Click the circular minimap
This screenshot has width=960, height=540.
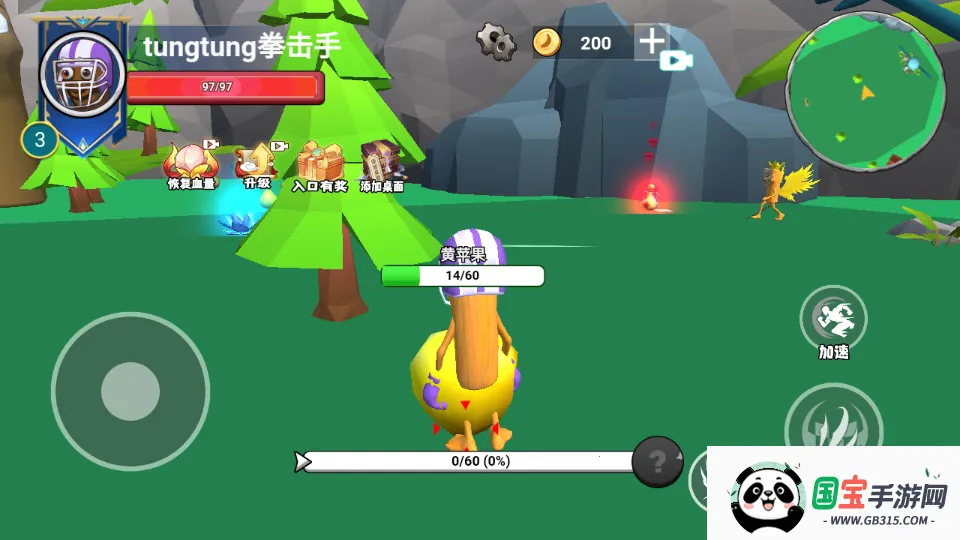pyautogui.click(x=865, y=91)
